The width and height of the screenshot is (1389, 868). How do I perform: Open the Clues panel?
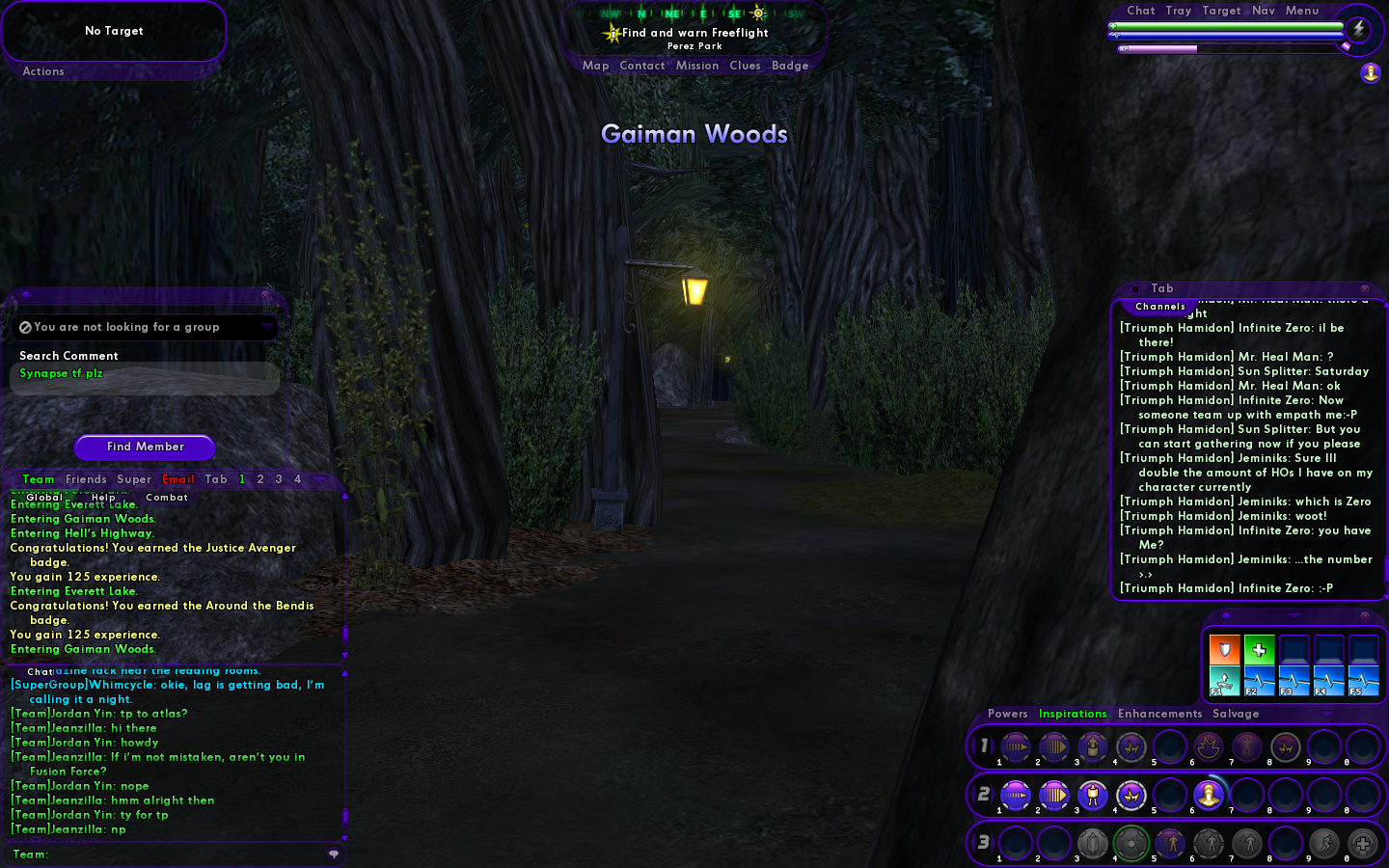point(745,66)
